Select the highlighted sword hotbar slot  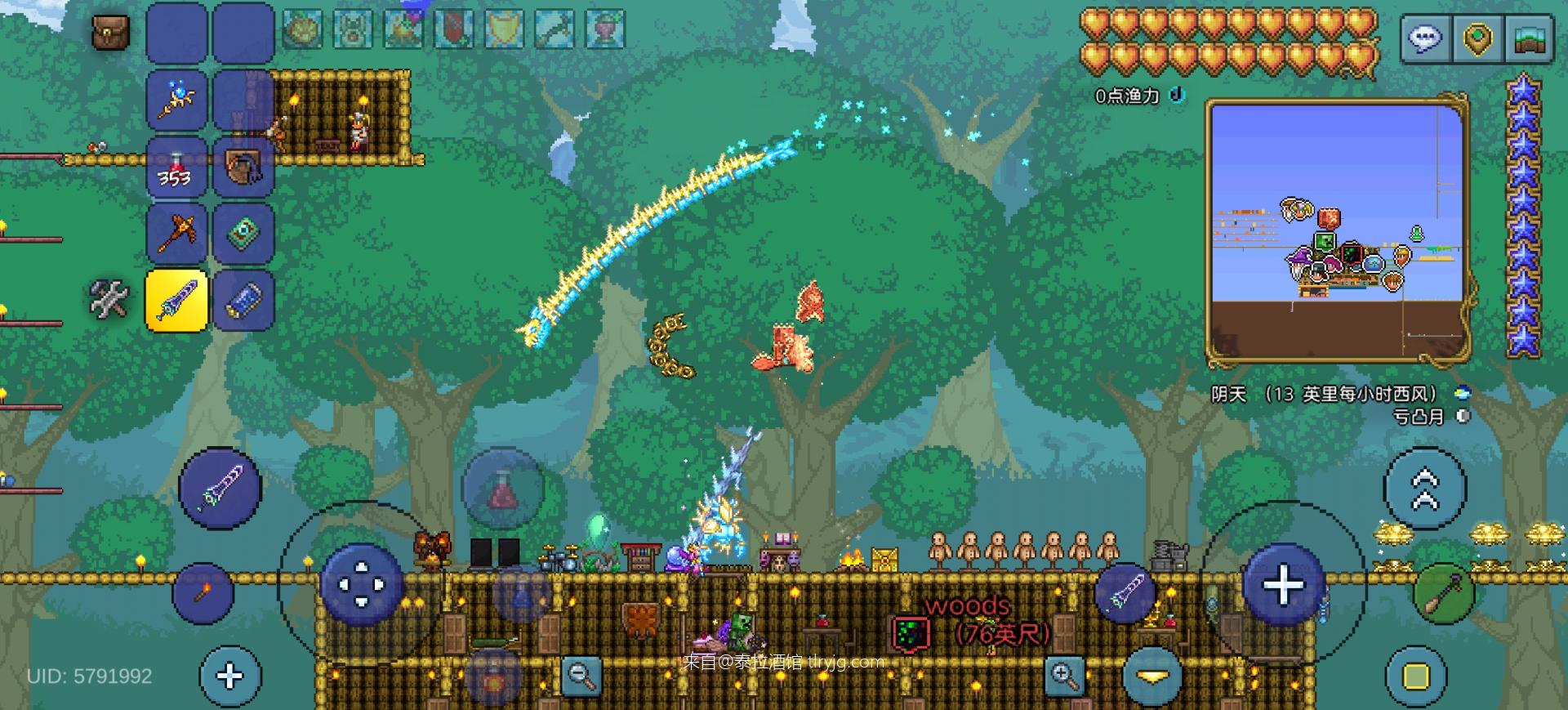click(x=176, y=300)
